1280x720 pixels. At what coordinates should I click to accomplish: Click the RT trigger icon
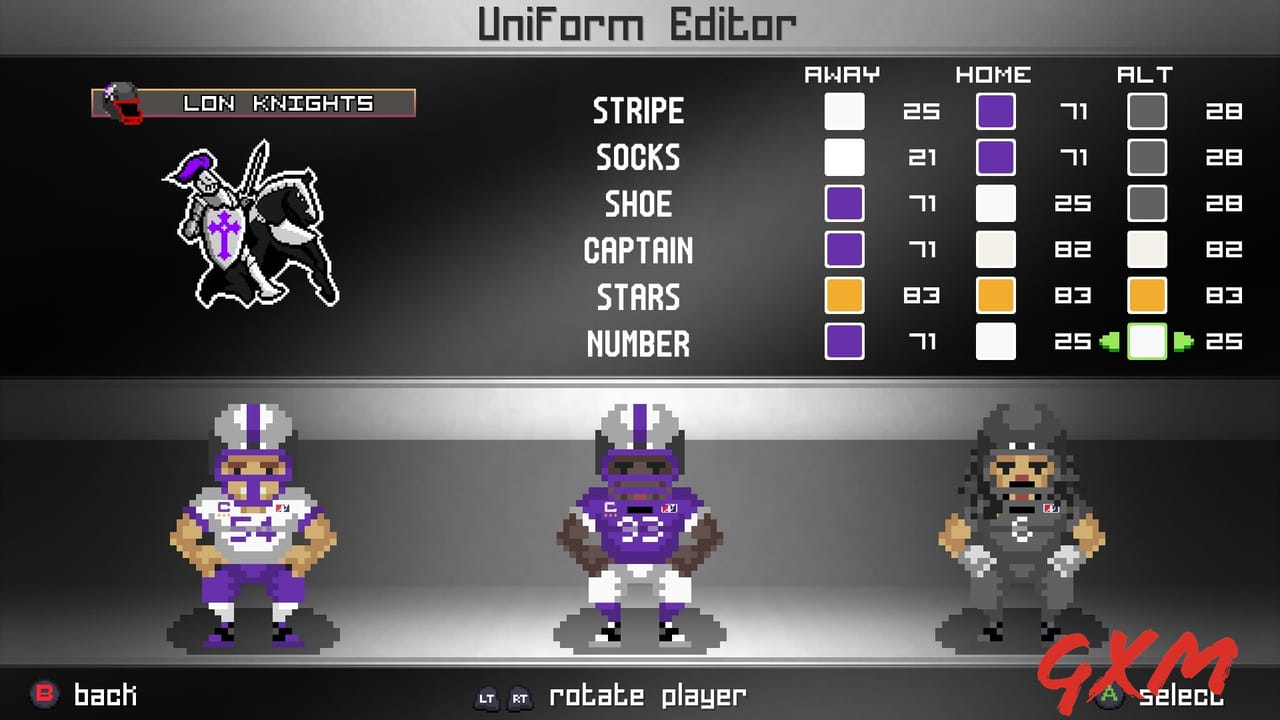click(520, 695)
